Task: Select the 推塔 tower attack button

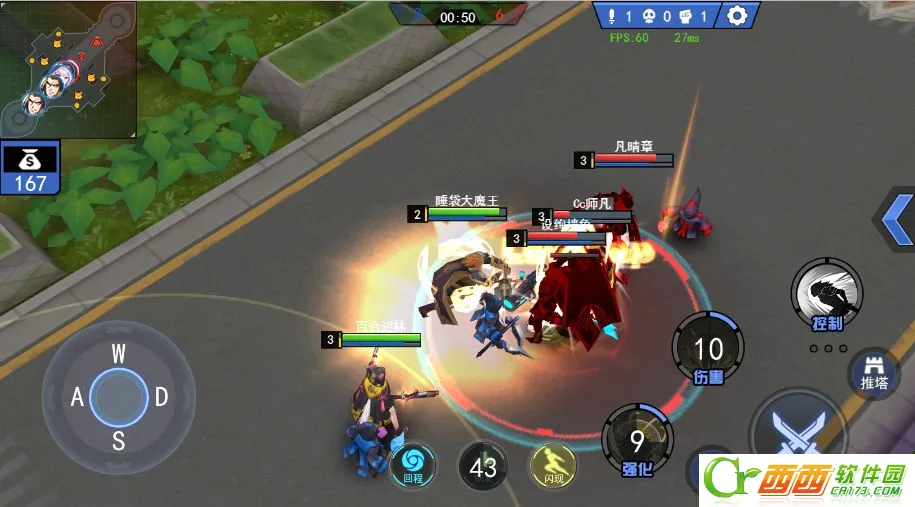Action: (874, 374)
